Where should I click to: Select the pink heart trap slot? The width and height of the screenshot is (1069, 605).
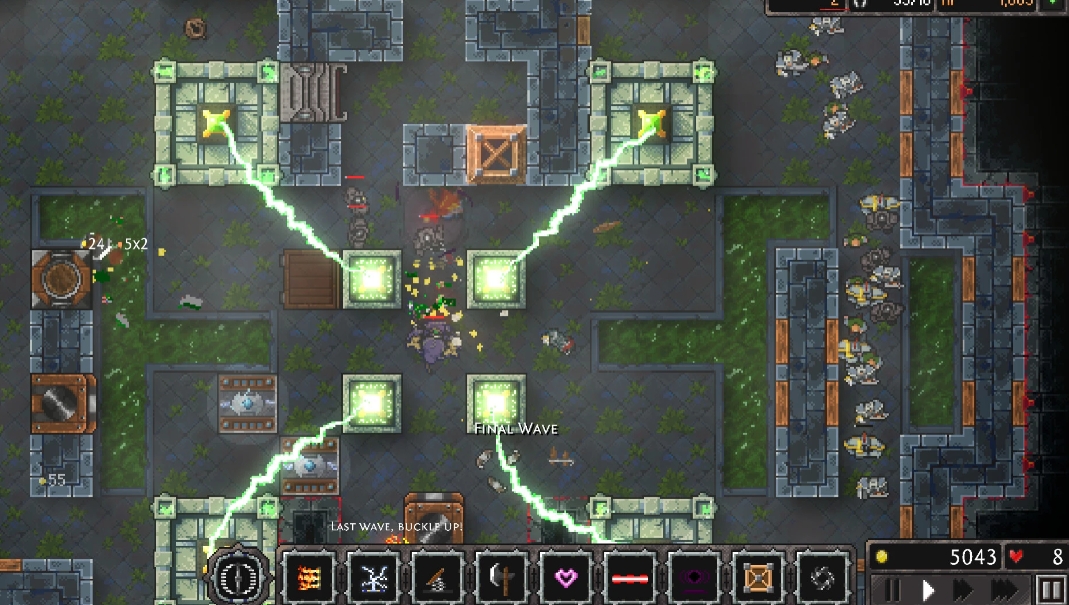pos(565,577)
